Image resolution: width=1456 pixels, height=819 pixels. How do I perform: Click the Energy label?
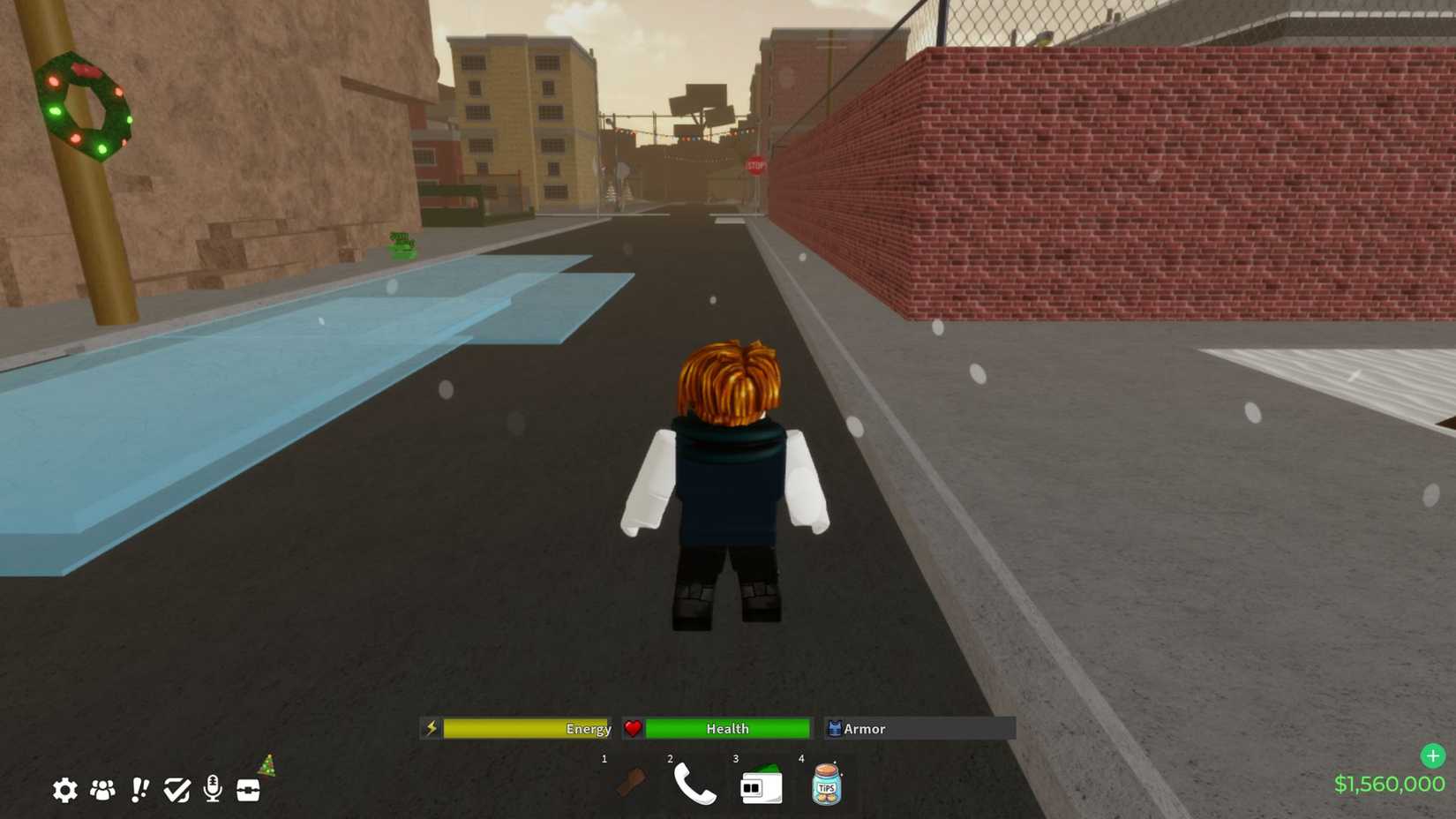[589, 729]
